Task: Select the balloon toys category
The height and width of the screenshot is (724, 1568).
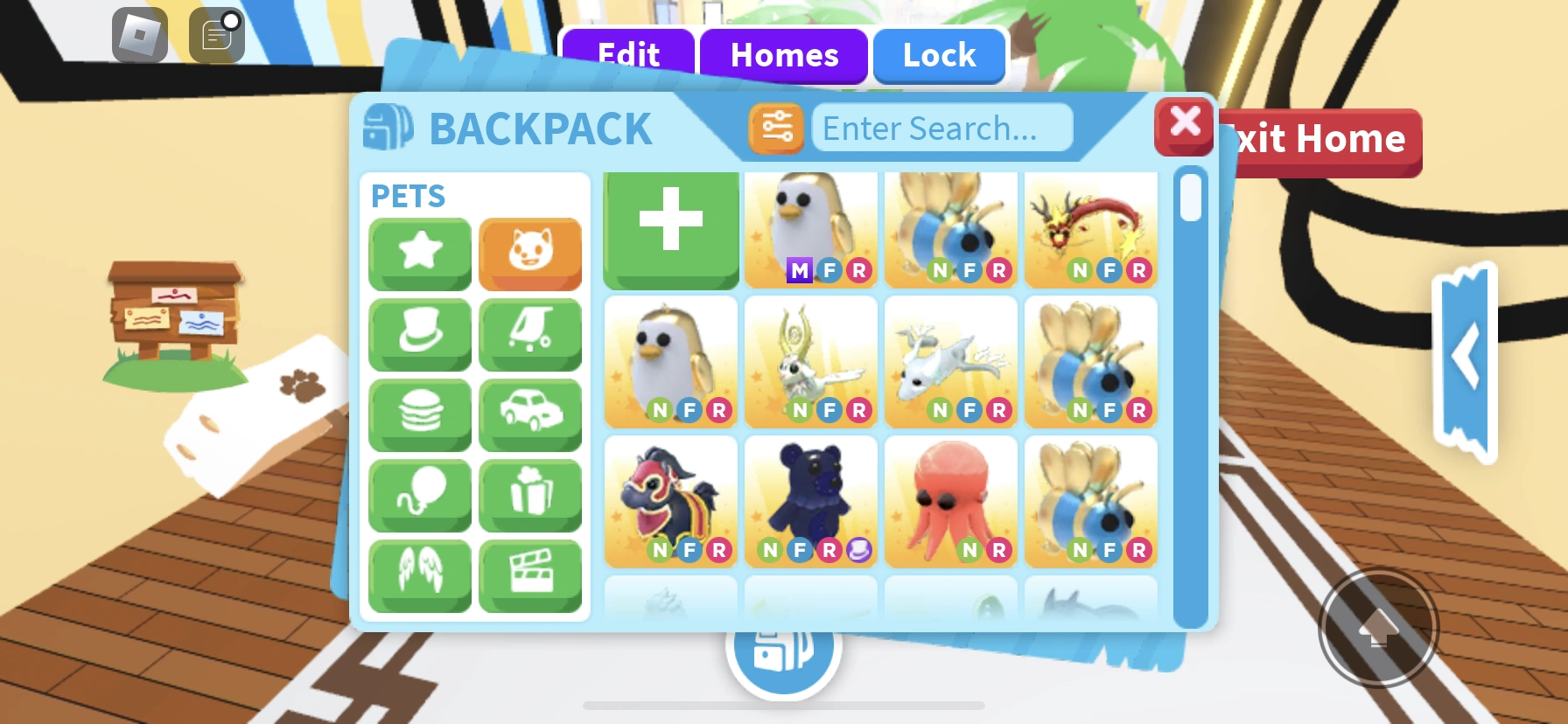Action: [418, 495]
